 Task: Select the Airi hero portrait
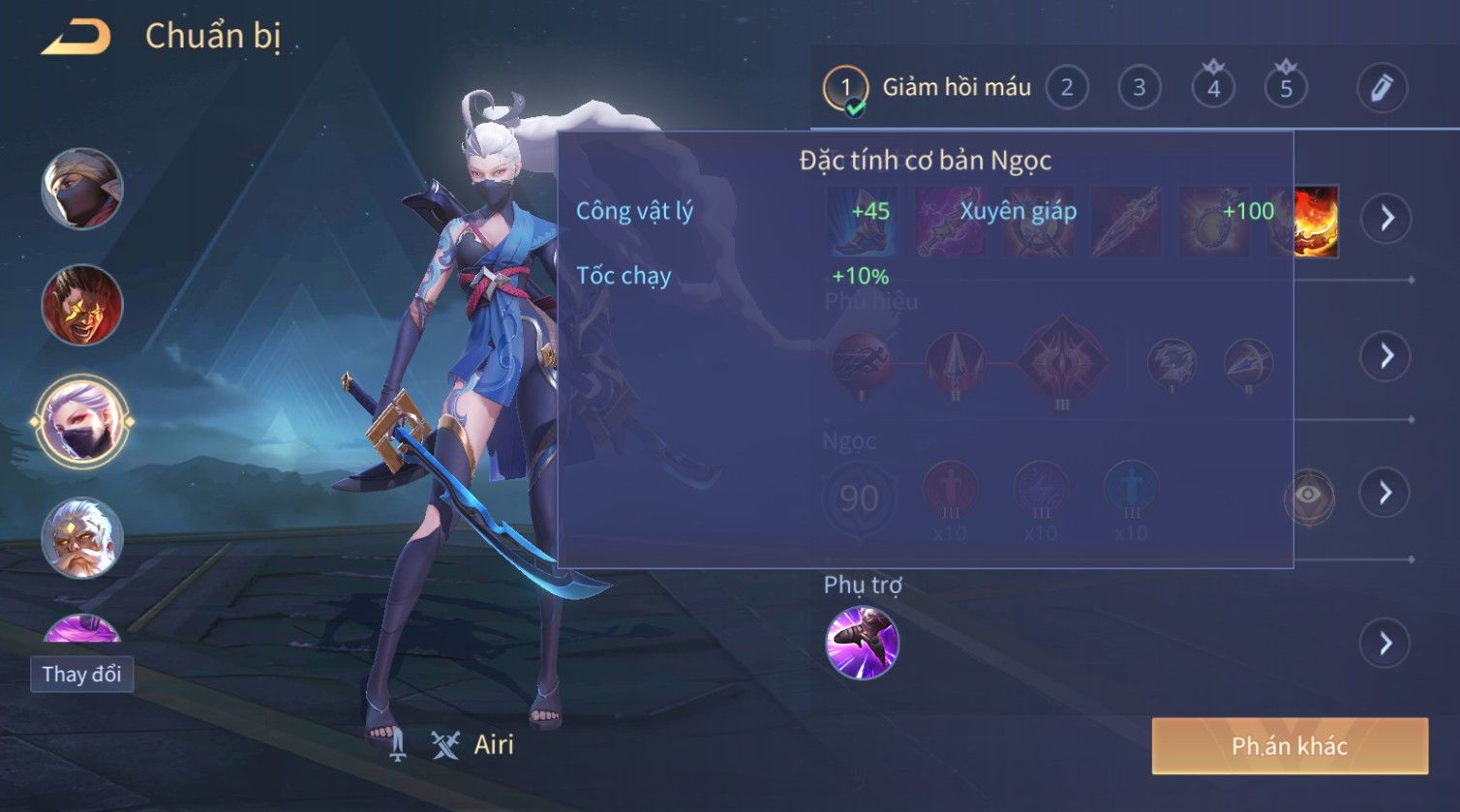click(82, 422)
